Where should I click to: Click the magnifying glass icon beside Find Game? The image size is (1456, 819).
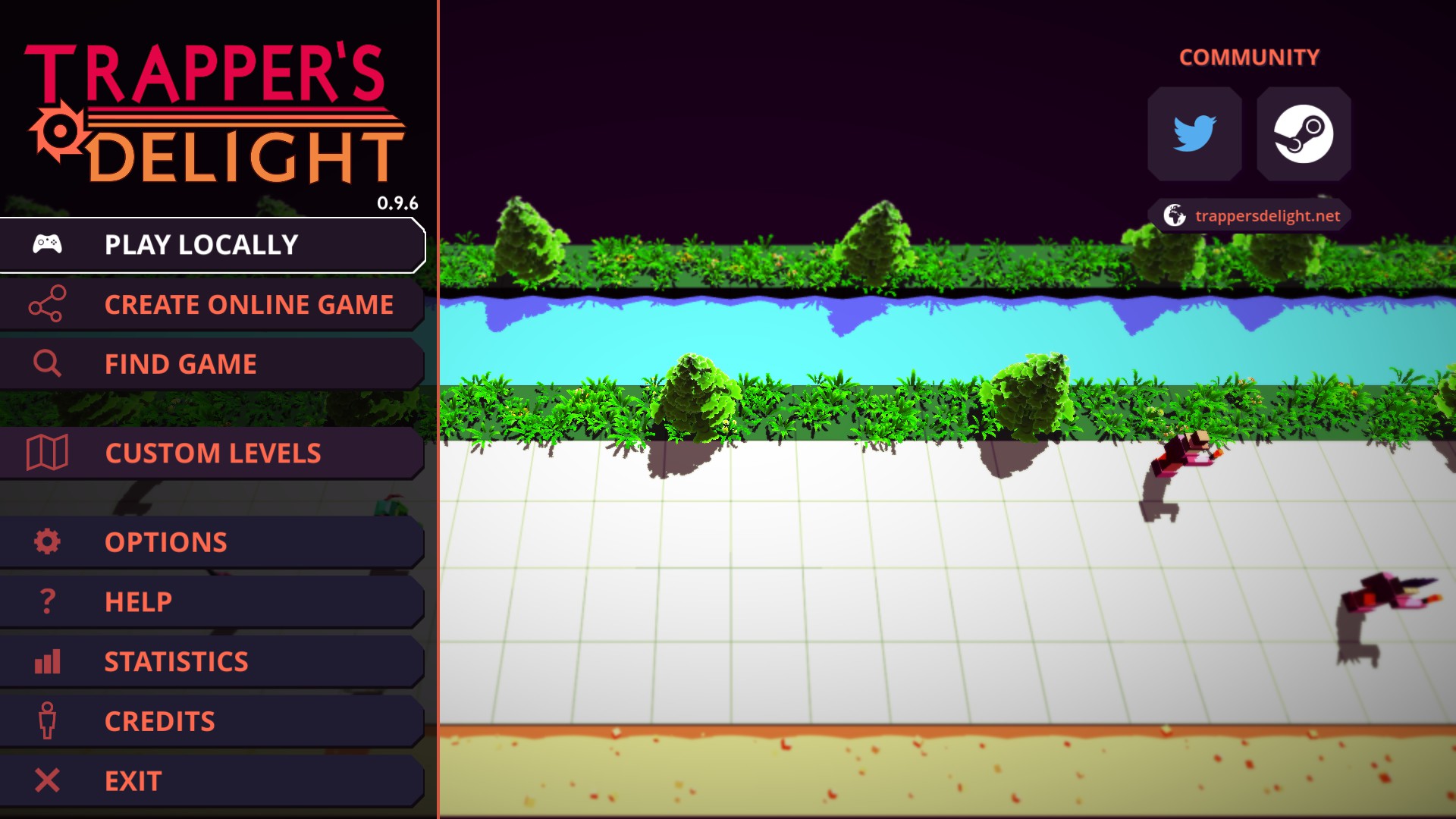48,363
